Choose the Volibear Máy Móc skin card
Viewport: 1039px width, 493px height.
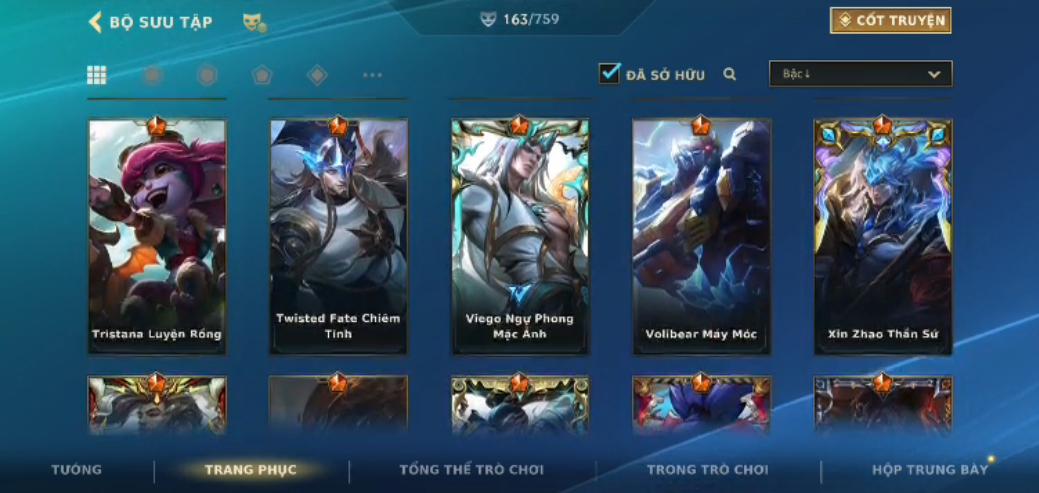[701, 237]
